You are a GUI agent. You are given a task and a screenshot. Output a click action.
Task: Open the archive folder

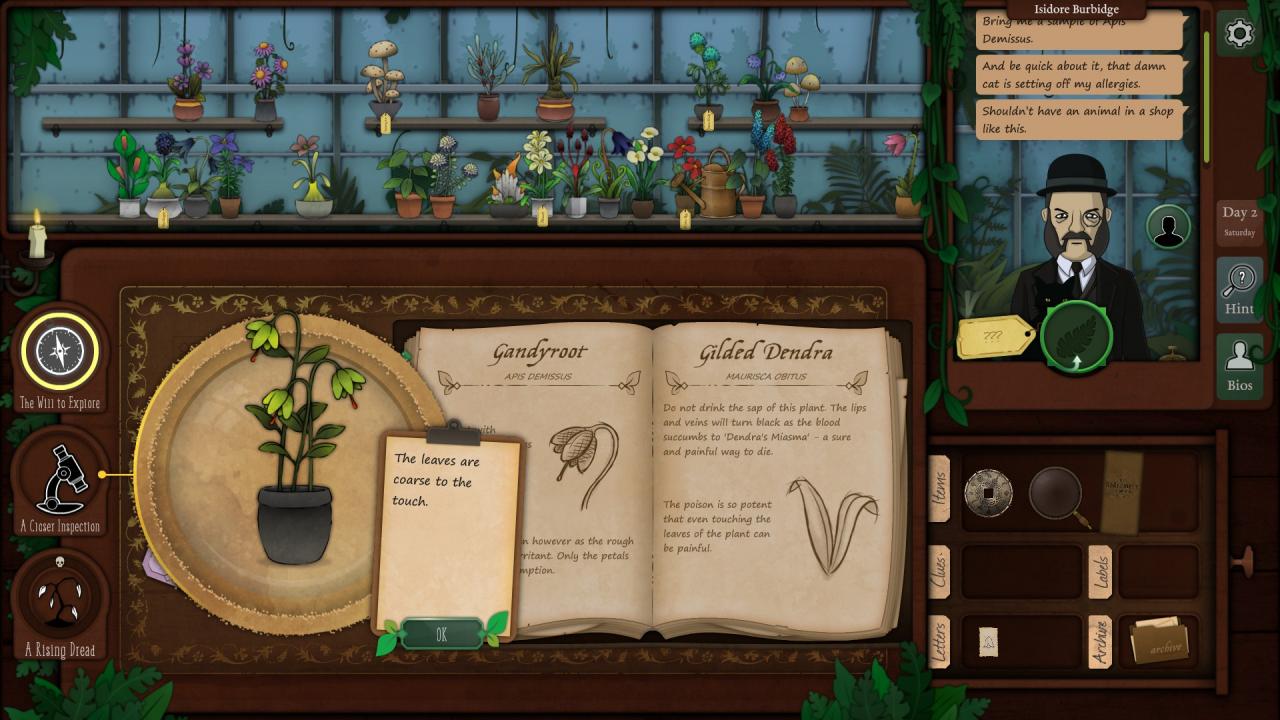pyautogui.click(x=1160, y=642)
